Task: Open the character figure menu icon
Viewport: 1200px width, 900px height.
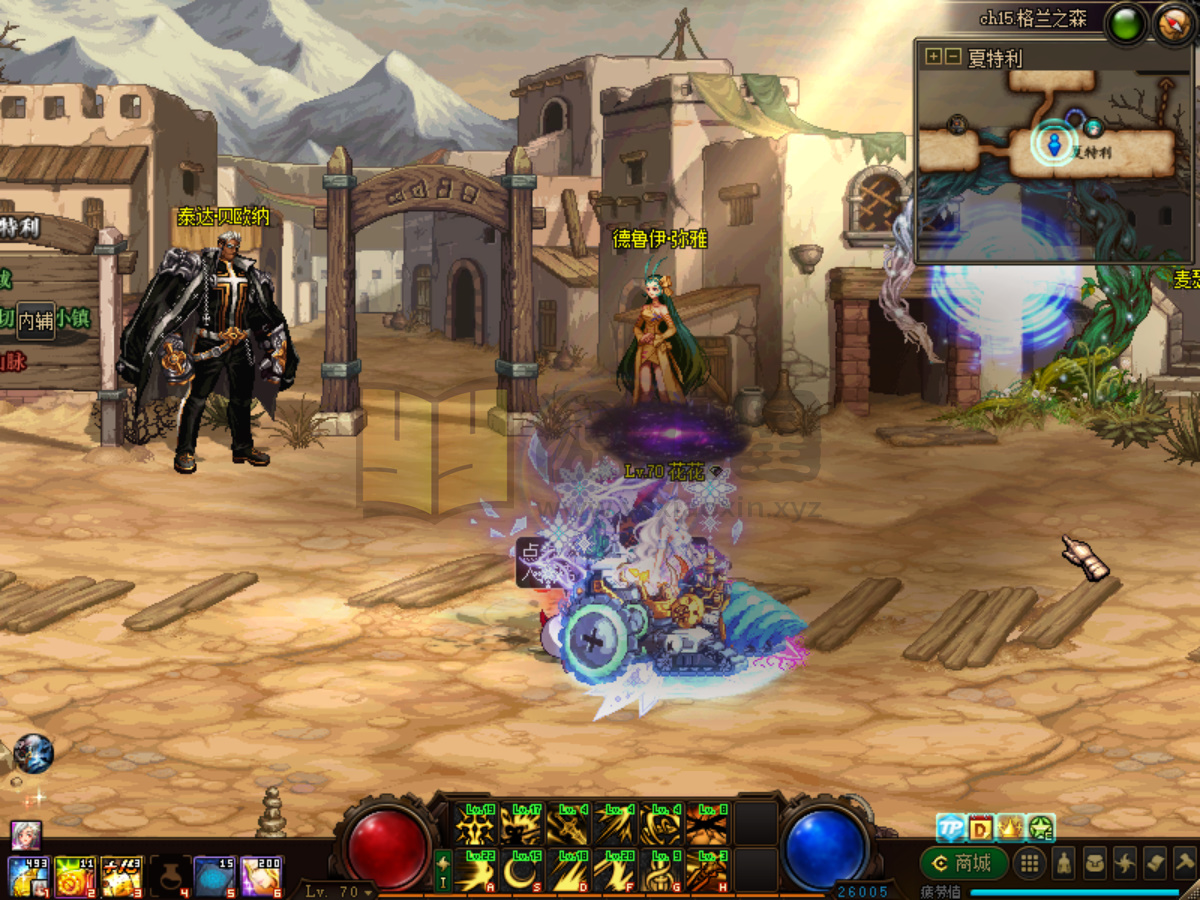Action: click(1064, 862)
